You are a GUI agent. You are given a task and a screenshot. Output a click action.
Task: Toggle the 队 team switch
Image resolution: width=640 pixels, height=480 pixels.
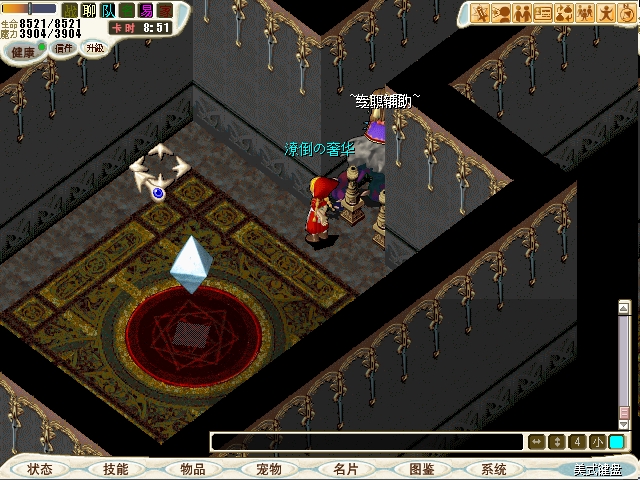click(x=108, y=10)
